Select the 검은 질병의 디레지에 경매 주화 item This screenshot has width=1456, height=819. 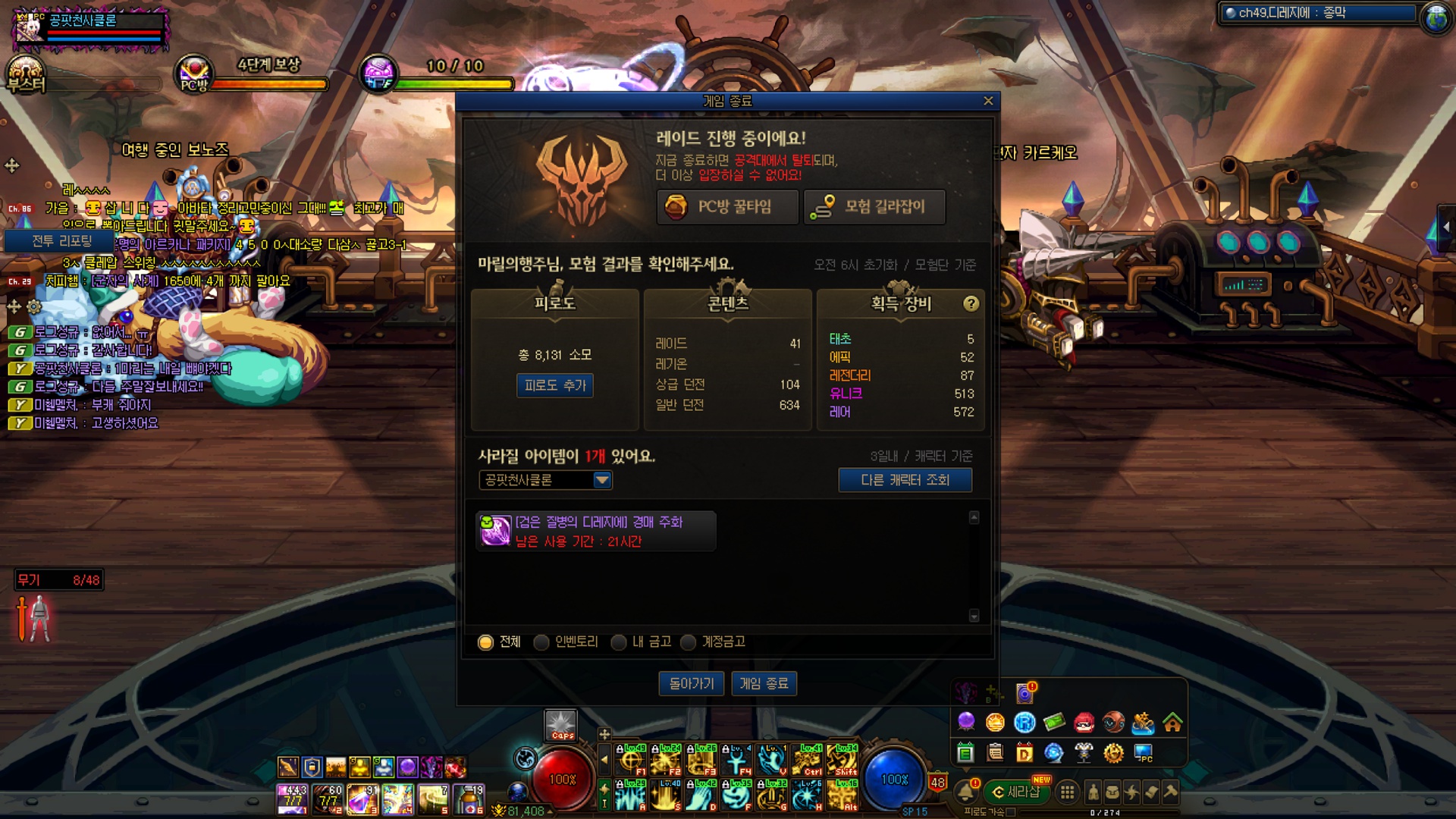(596, 531)
